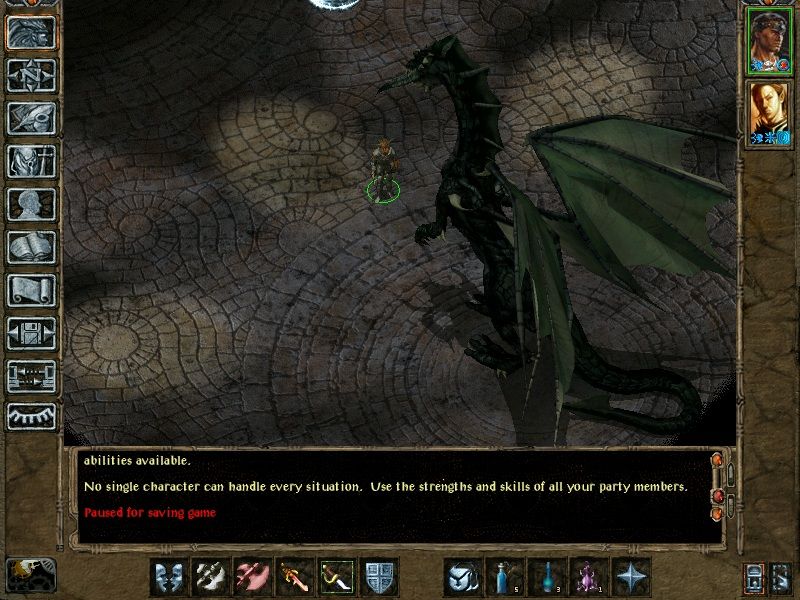Use the purple potion quick item
The image size is (800, 600).
click(589, 577)
